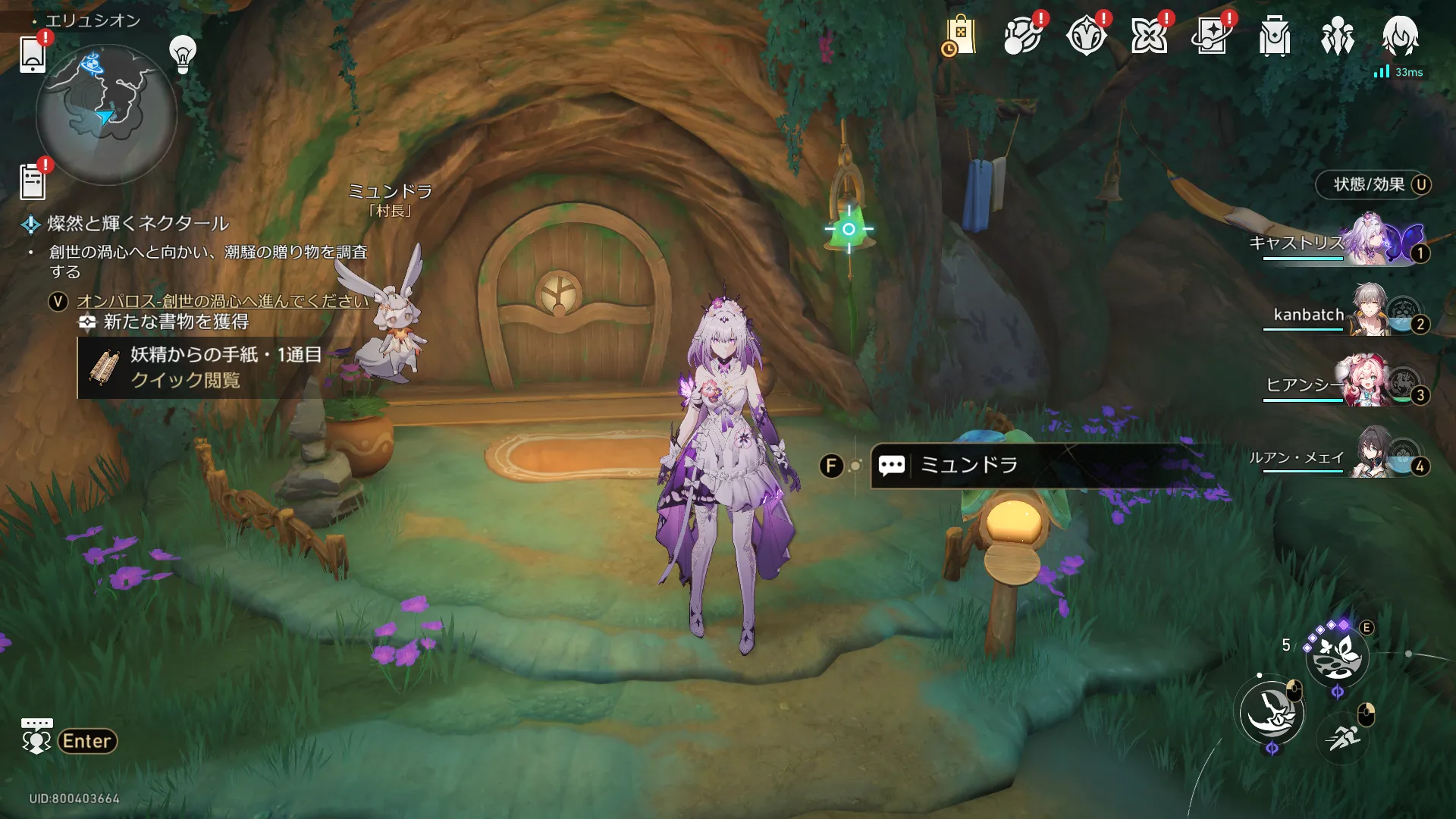Open the lightbulb hint icon
The width and height of the screenshot is (1456, 819).
click(x=183, y=54)
